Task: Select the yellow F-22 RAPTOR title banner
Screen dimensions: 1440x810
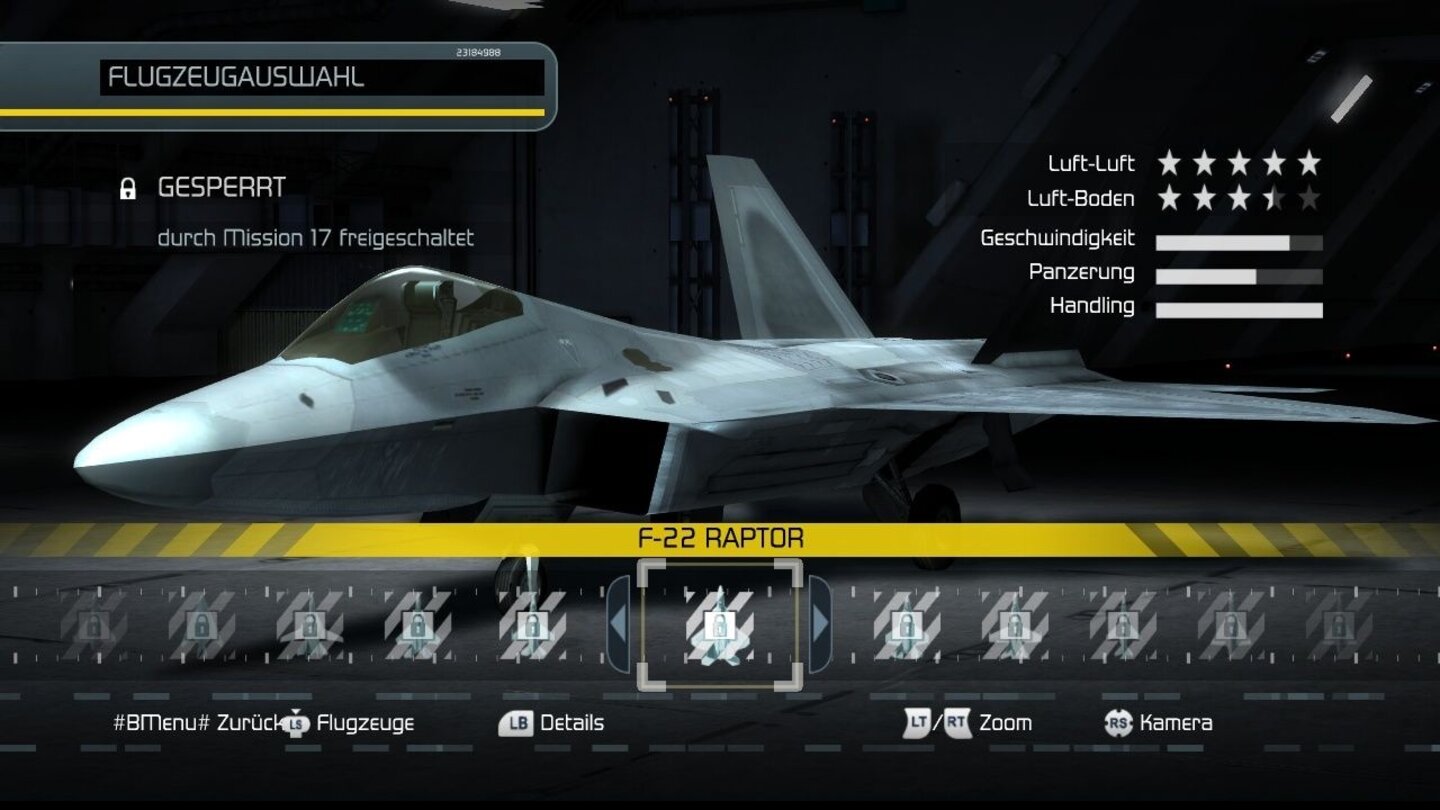Action: 720,537
